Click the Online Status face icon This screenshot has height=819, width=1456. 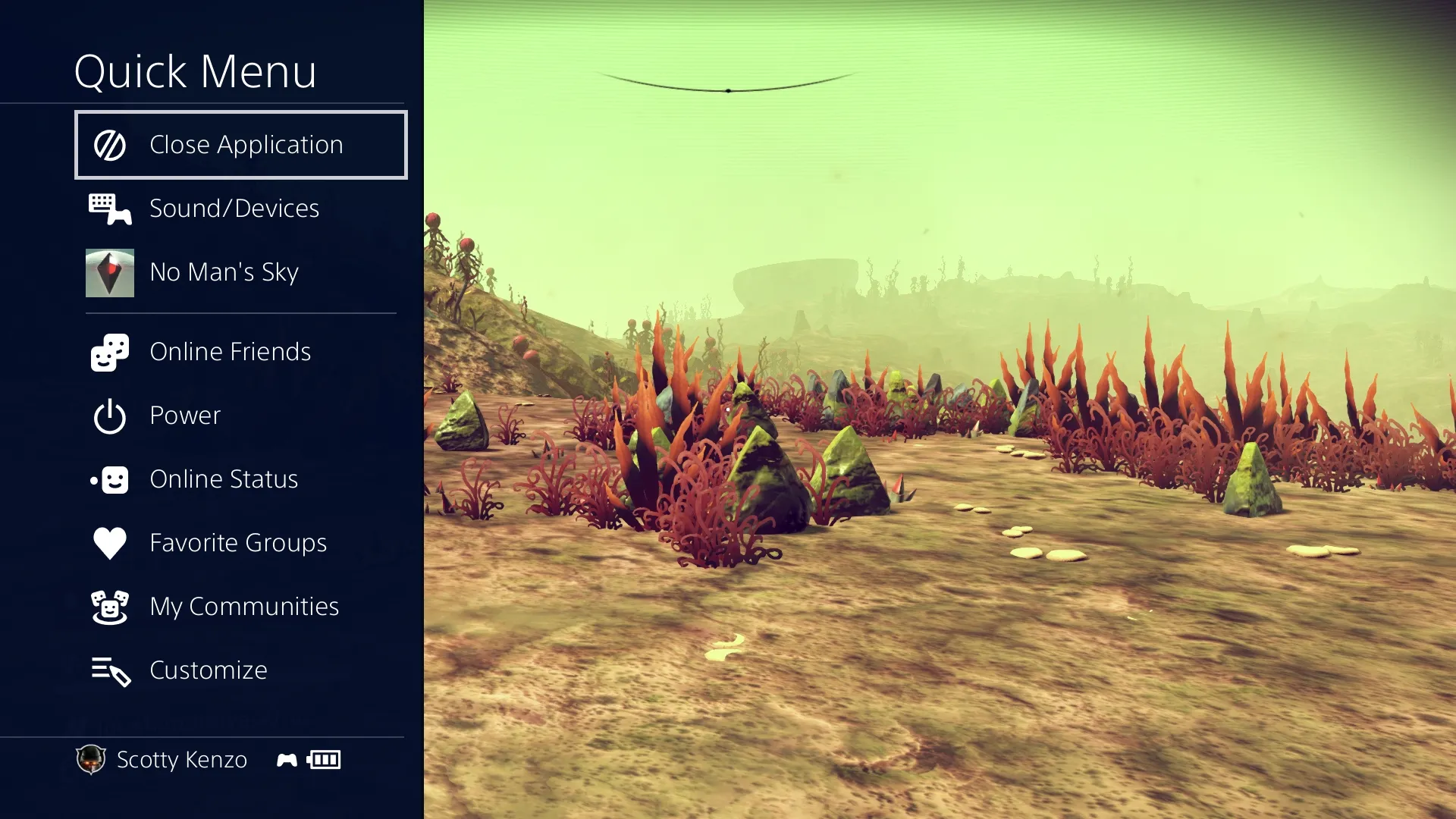(x=108, y=479)
